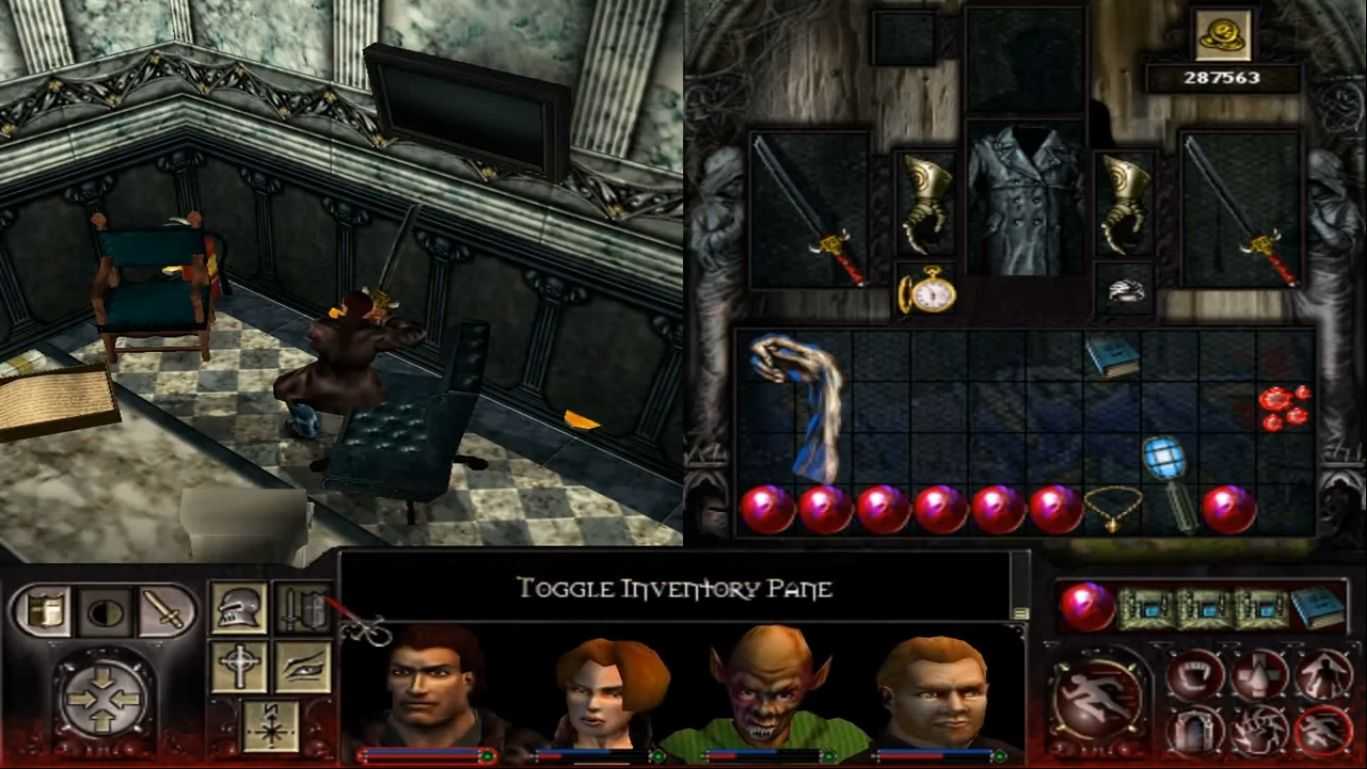This screenshot has height=769, width=1367.
Task: Open the helmet icon panel
Action: point(239,609)
